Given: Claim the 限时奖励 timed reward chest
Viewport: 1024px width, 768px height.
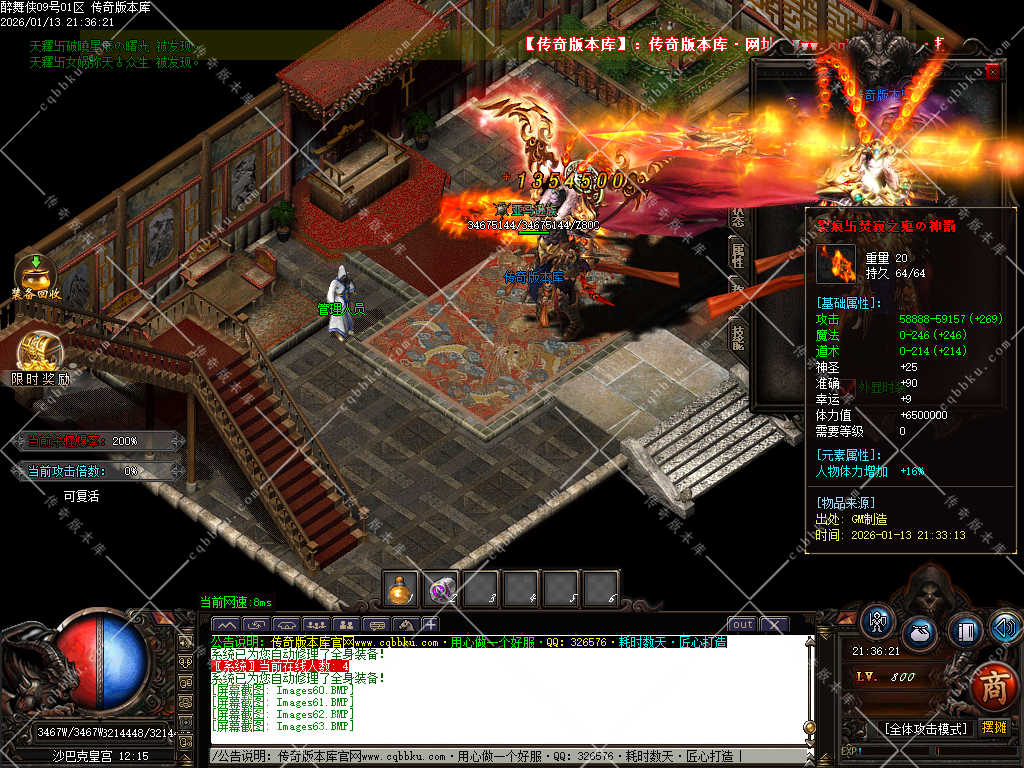Looking at the screenshot, I should (40, 353).
